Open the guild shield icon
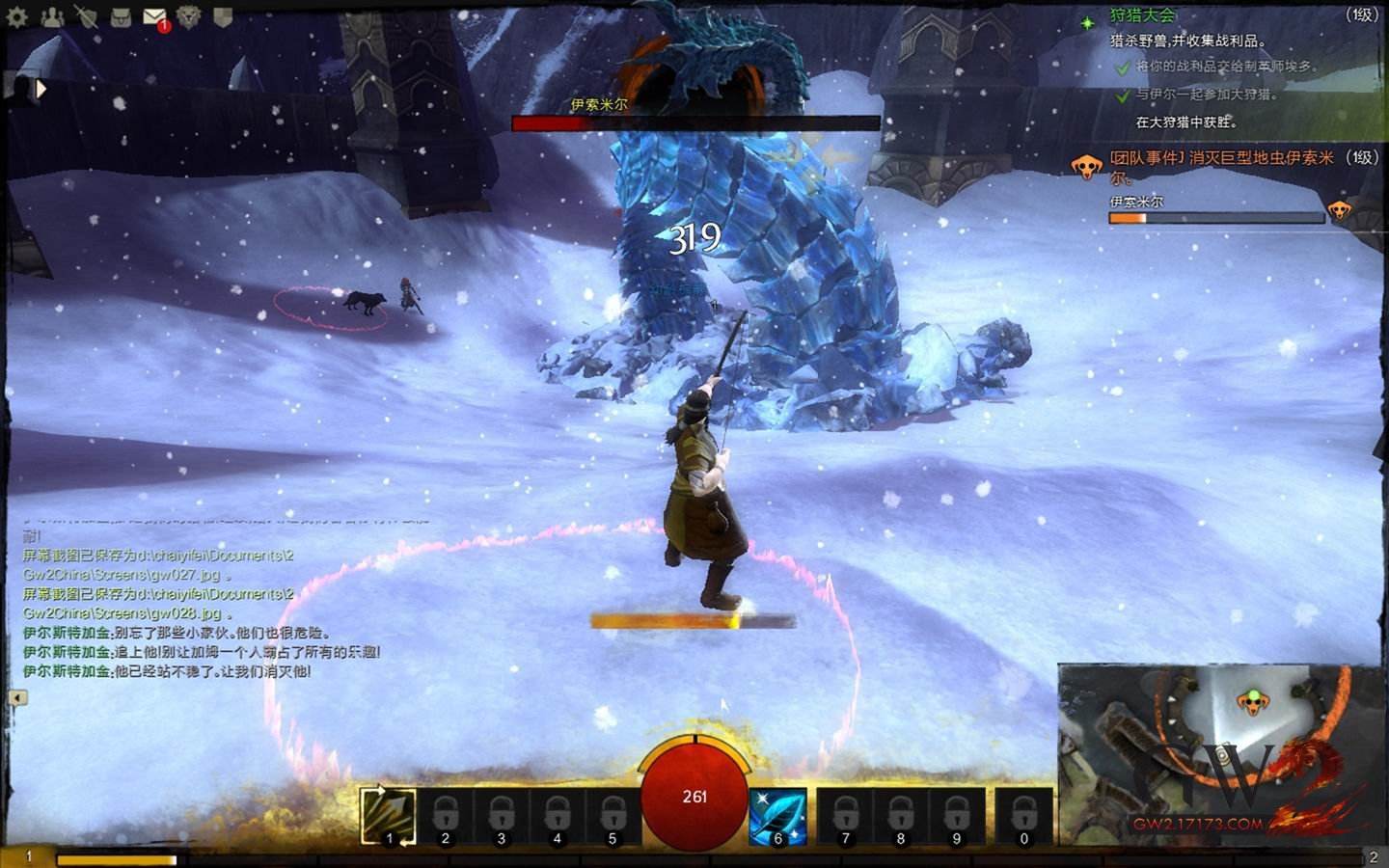This screenshot has width=1389, height=868. tap(222, 15)
